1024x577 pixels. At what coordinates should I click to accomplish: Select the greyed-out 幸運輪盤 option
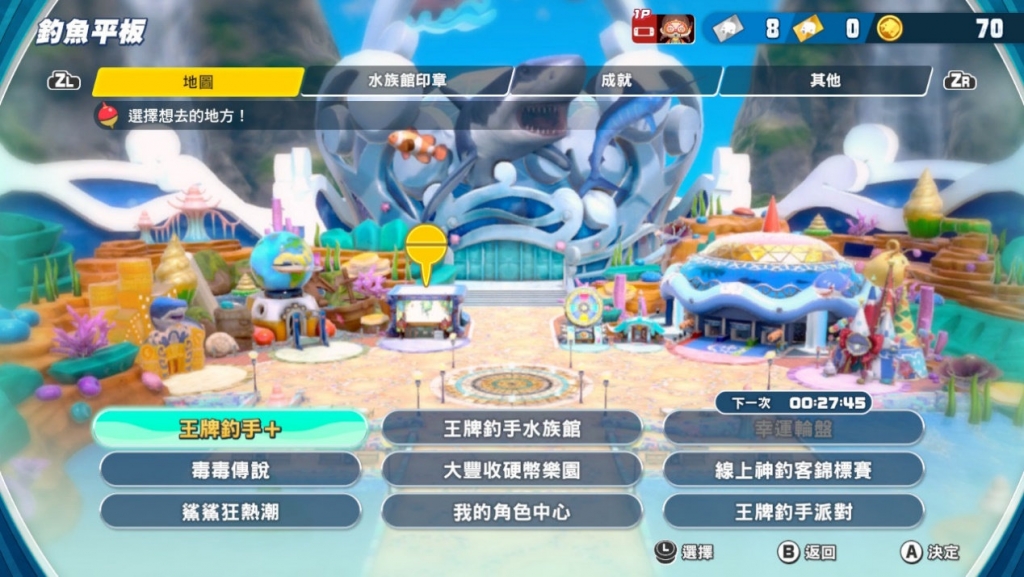tap(793, 429)
